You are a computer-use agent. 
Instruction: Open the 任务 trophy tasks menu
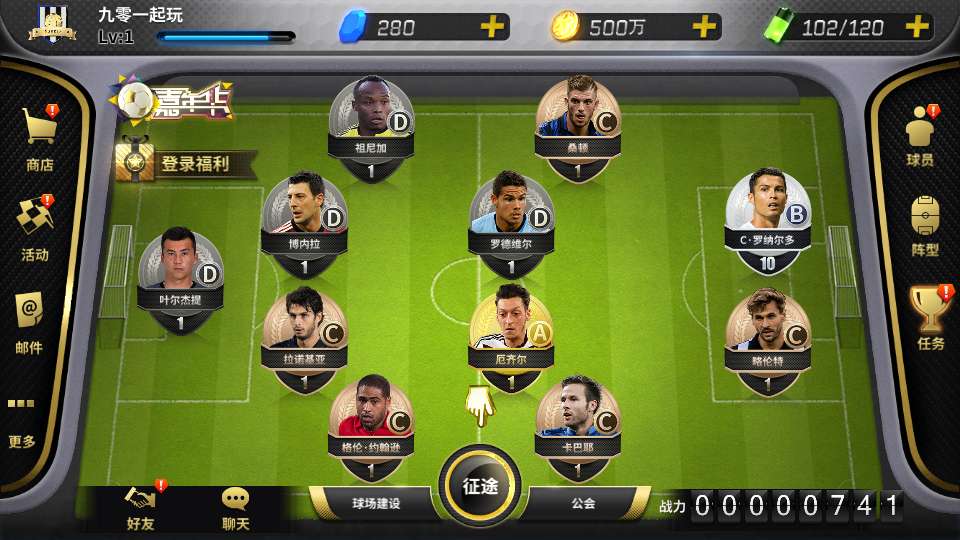pyautogui.click(x=930, y=318)
